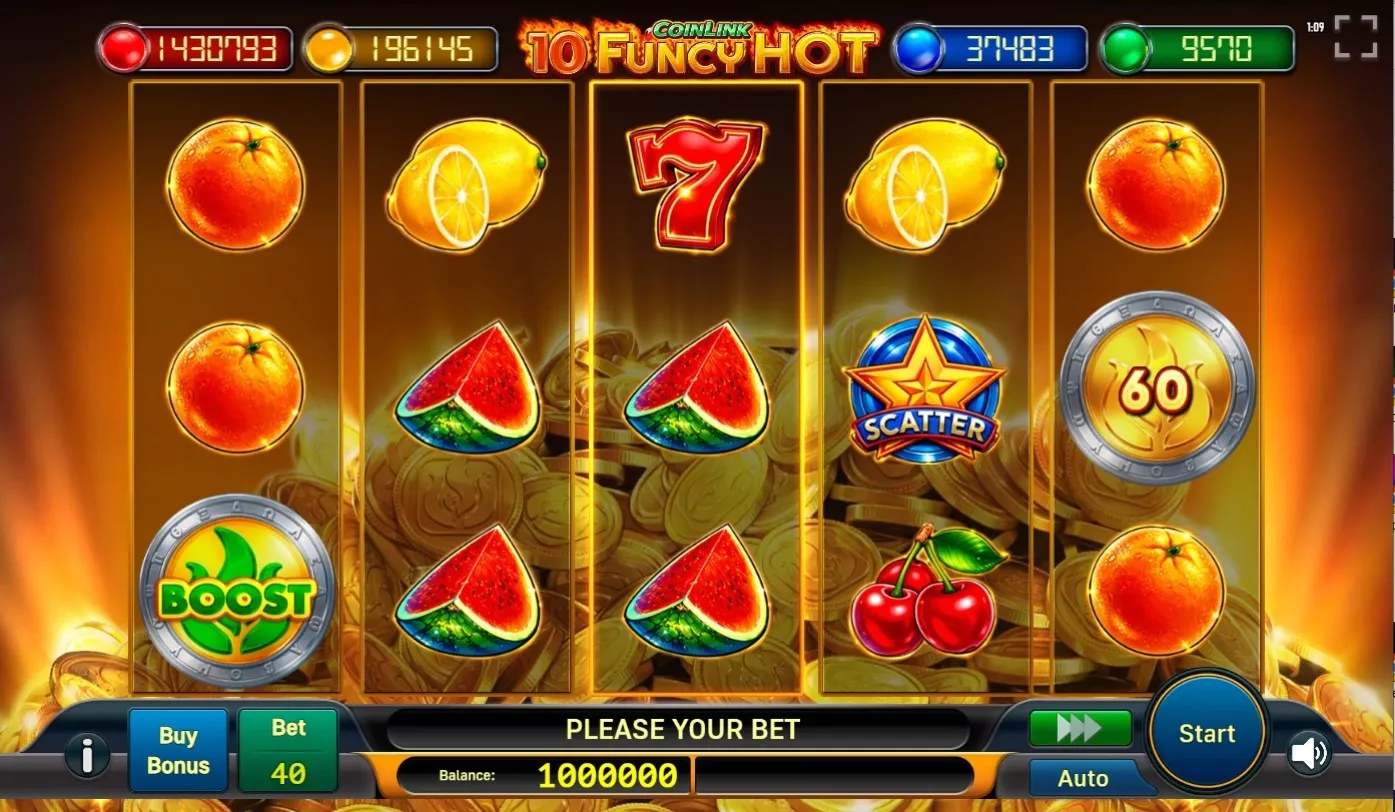Start spinning the reels
The height and width of the screenshot is (812, 1395).
(1206, 733)
